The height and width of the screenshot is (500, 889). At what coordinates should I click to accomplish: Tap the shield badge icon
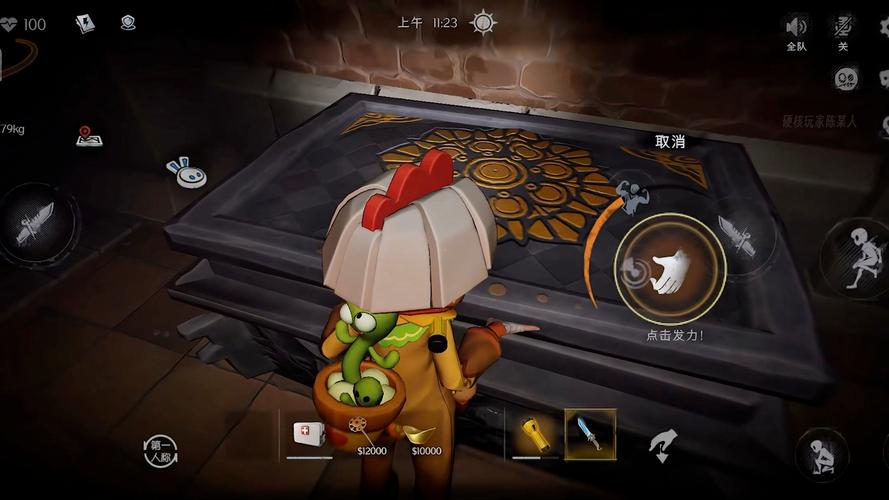pyautogui.click(x=128, y=22)
